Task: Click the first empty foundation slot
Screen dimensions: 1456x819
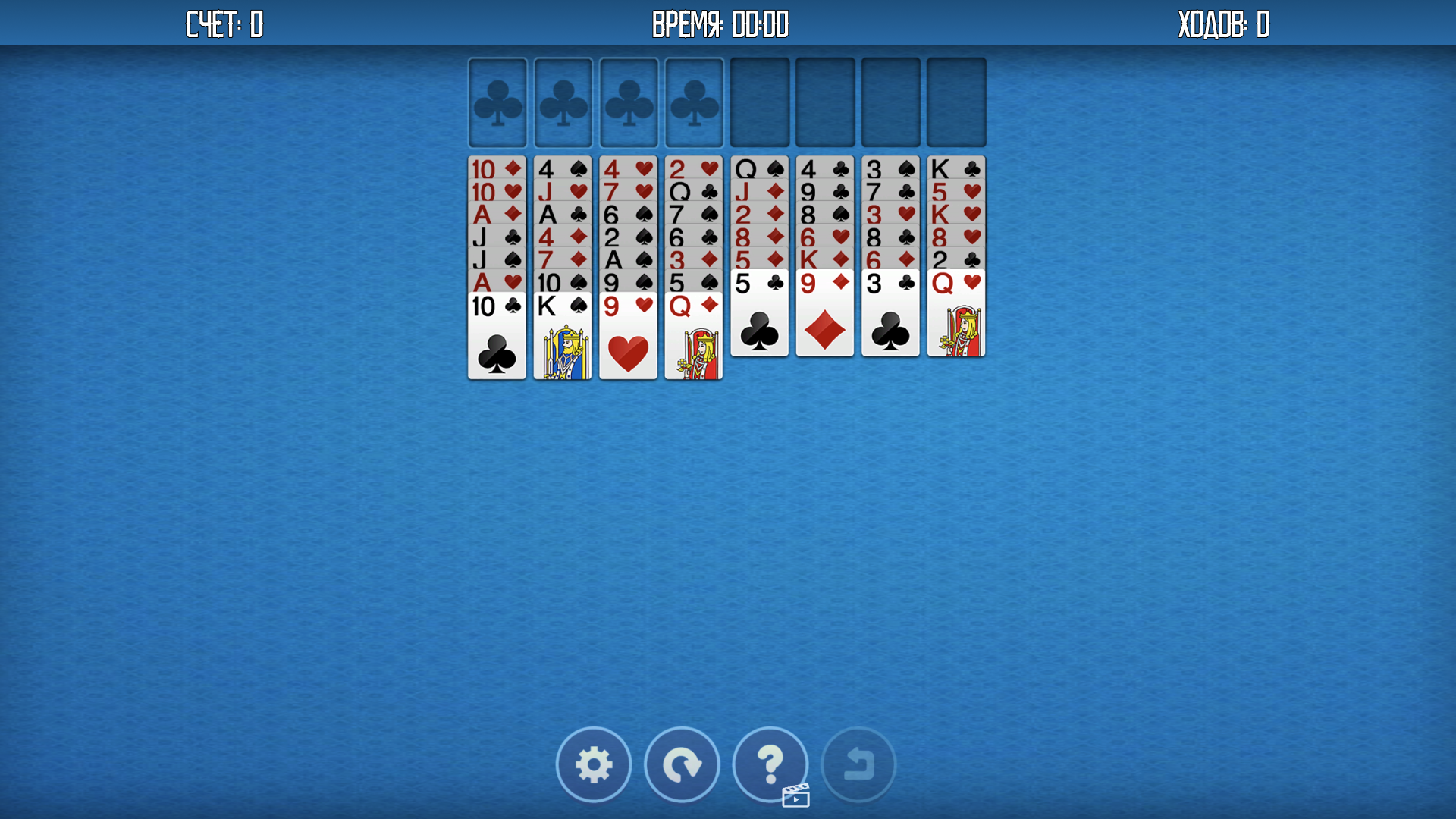Action: click(x=759, y=102)
